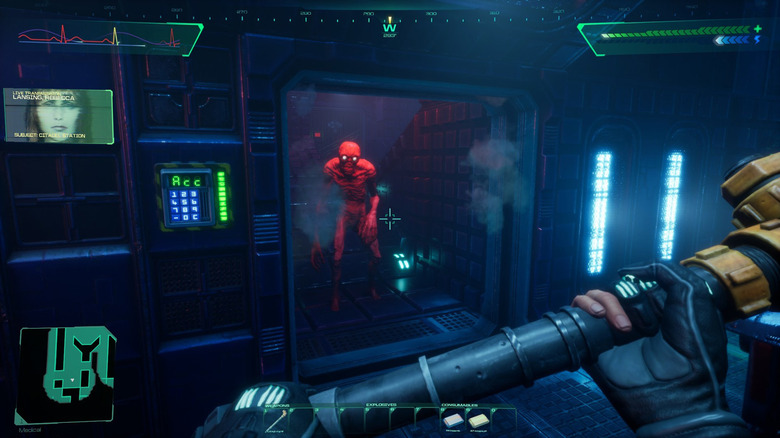Use the yellow consumable item in hotbar
The width and height of the screenshot is (780, 438).
coord(478,421)
